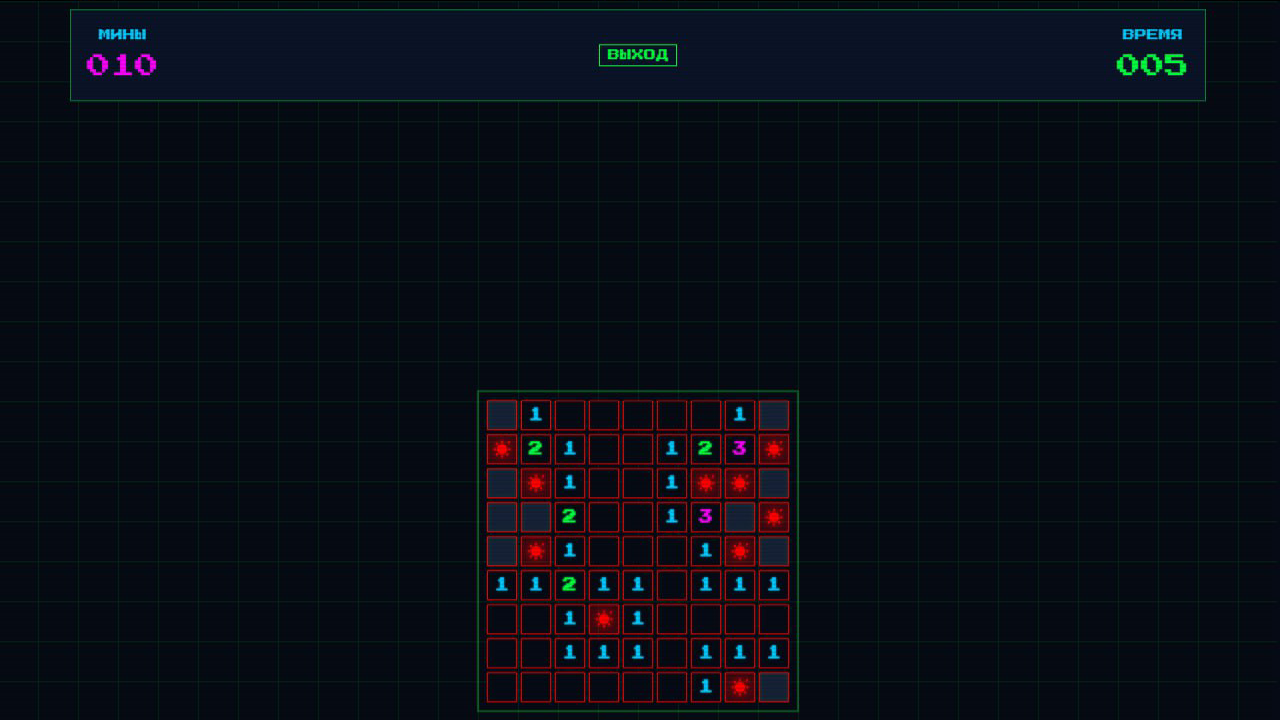Image resolution: width=1280 pixels, height=720 pixels.
Task: Click the mine icon at the left edge of row two
Action: click(x=501, y=449)
